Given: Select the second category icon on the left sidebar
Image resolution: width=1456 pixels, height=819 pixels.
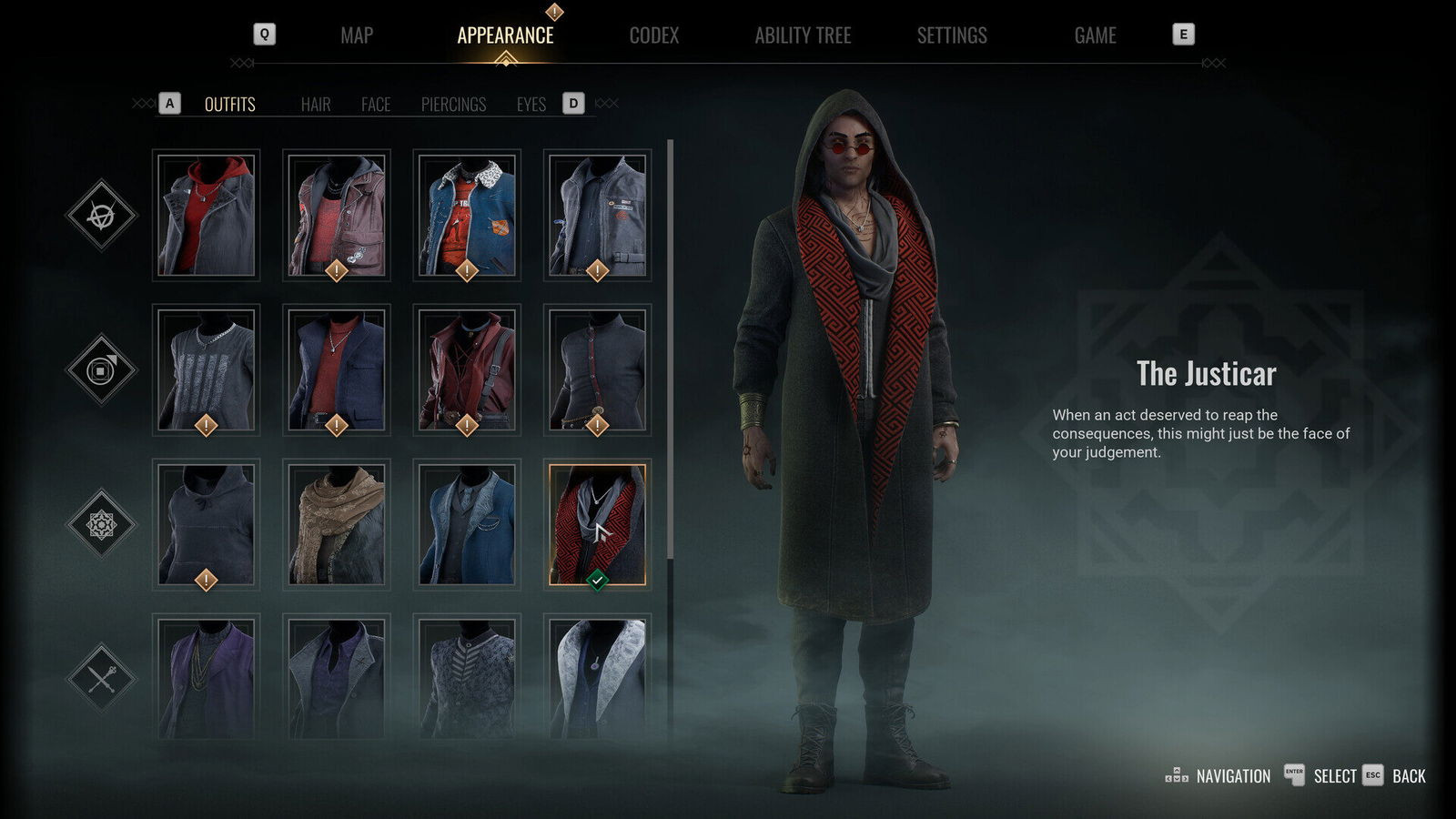Looking at the screenshot, I should coord(103,370).
